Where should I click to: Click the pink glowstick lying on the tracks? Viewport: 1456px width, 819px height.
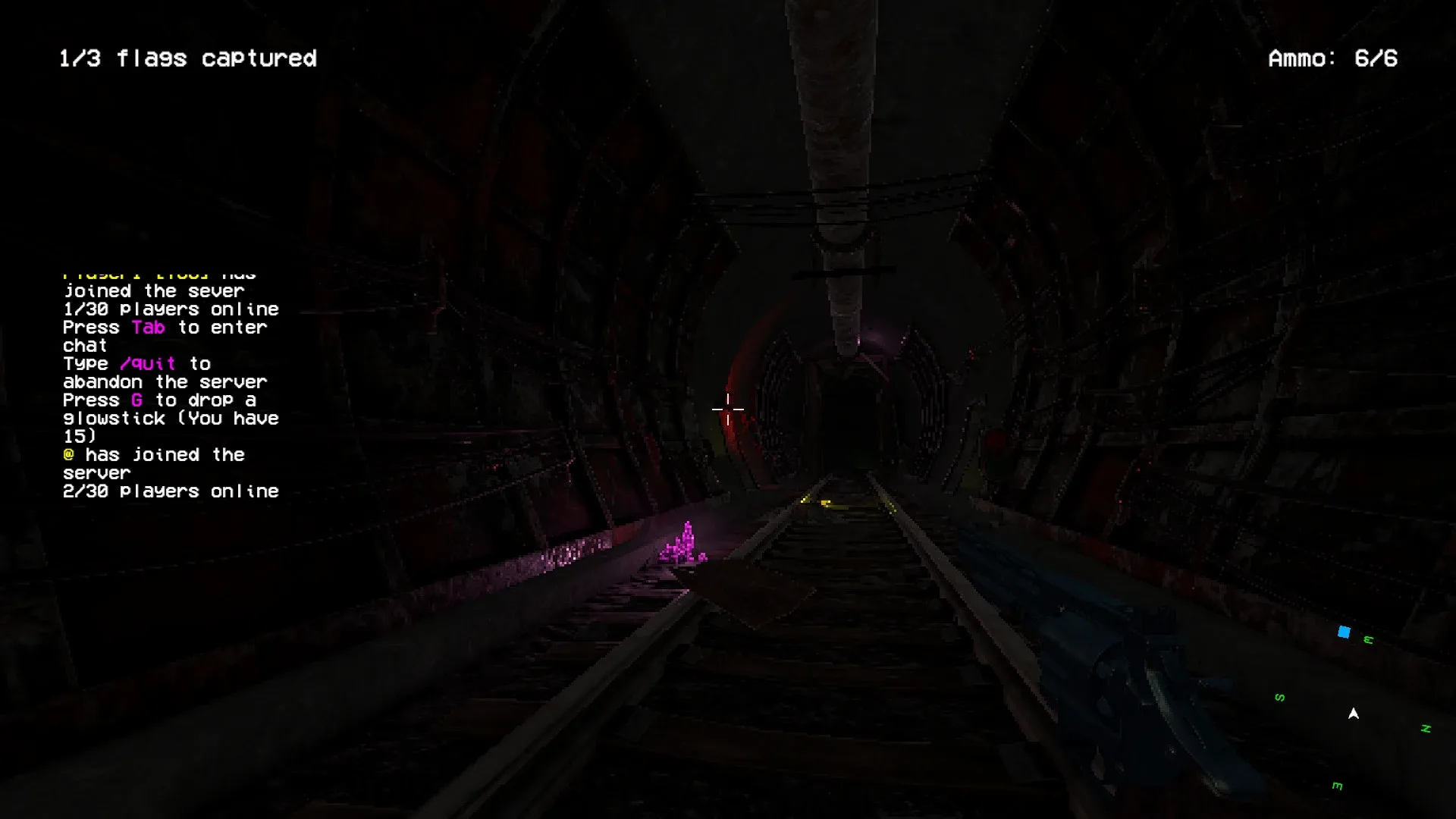point(684,544)
